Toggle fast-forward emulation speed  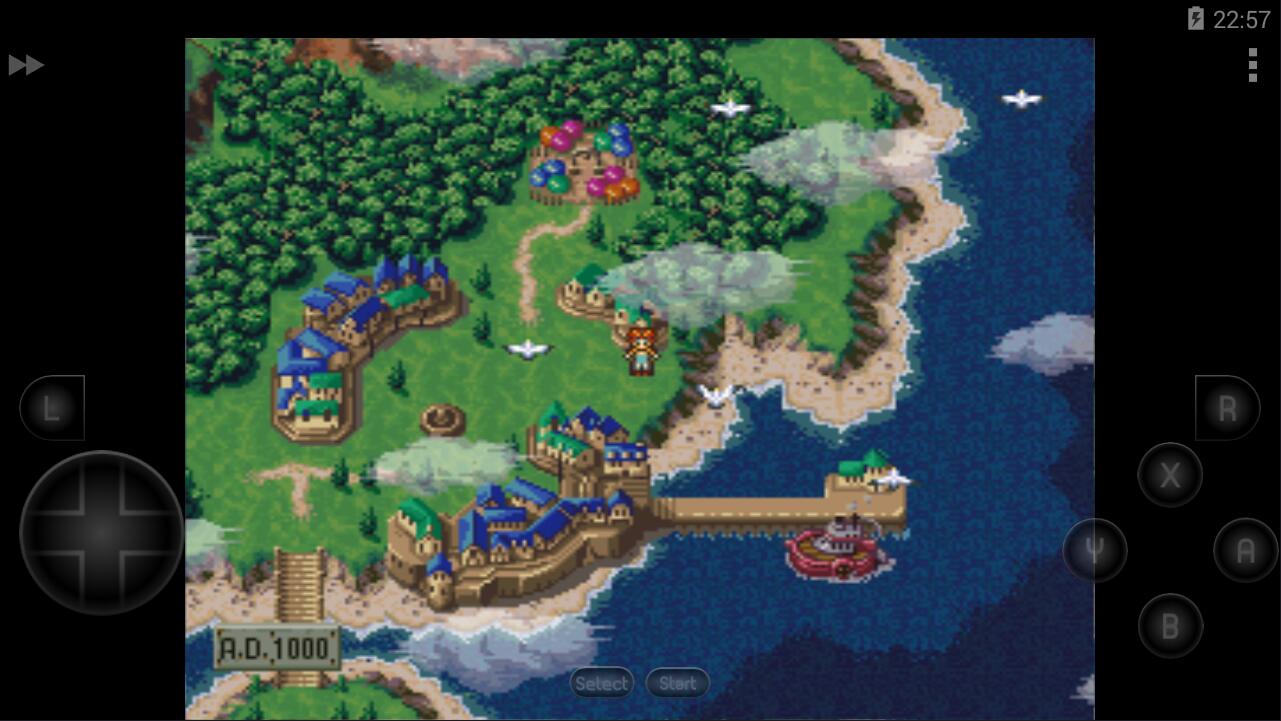[27, 65]
